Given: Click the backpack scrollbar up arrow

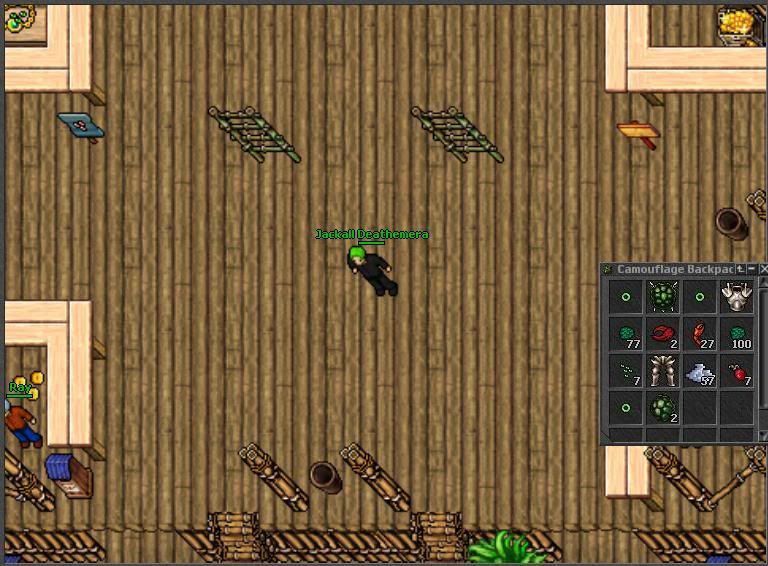Looking at the screenshot, I should click(763, 283).
